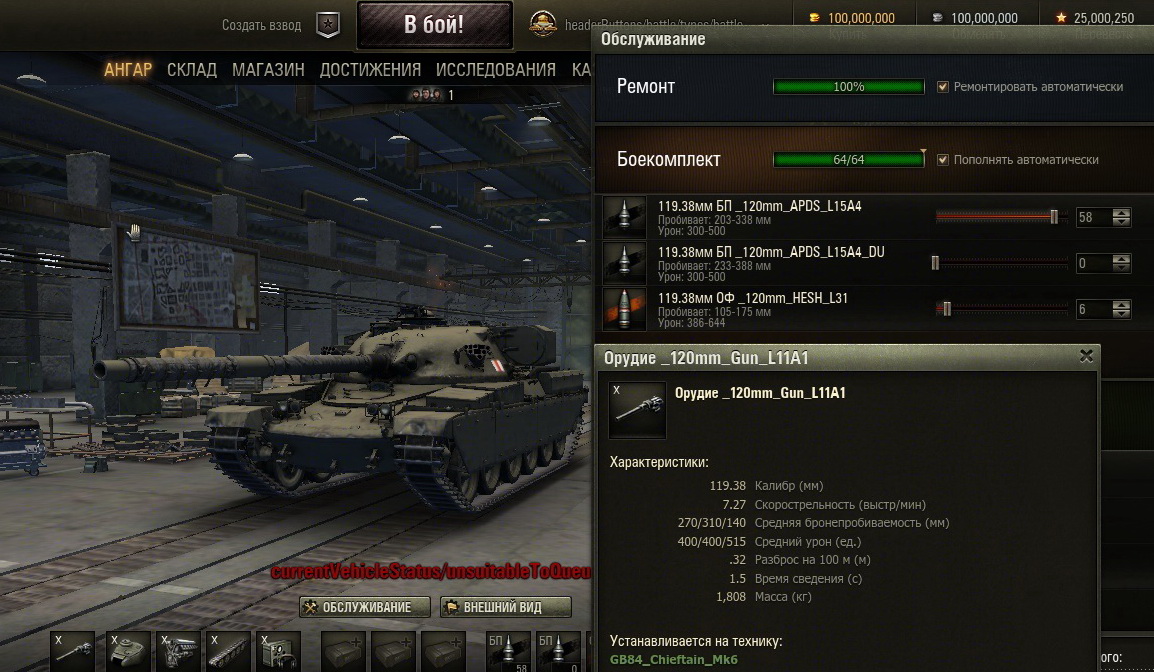
Task: Toggle Пополнять автоматически checkbox
Action: click(x=943, y=160)
